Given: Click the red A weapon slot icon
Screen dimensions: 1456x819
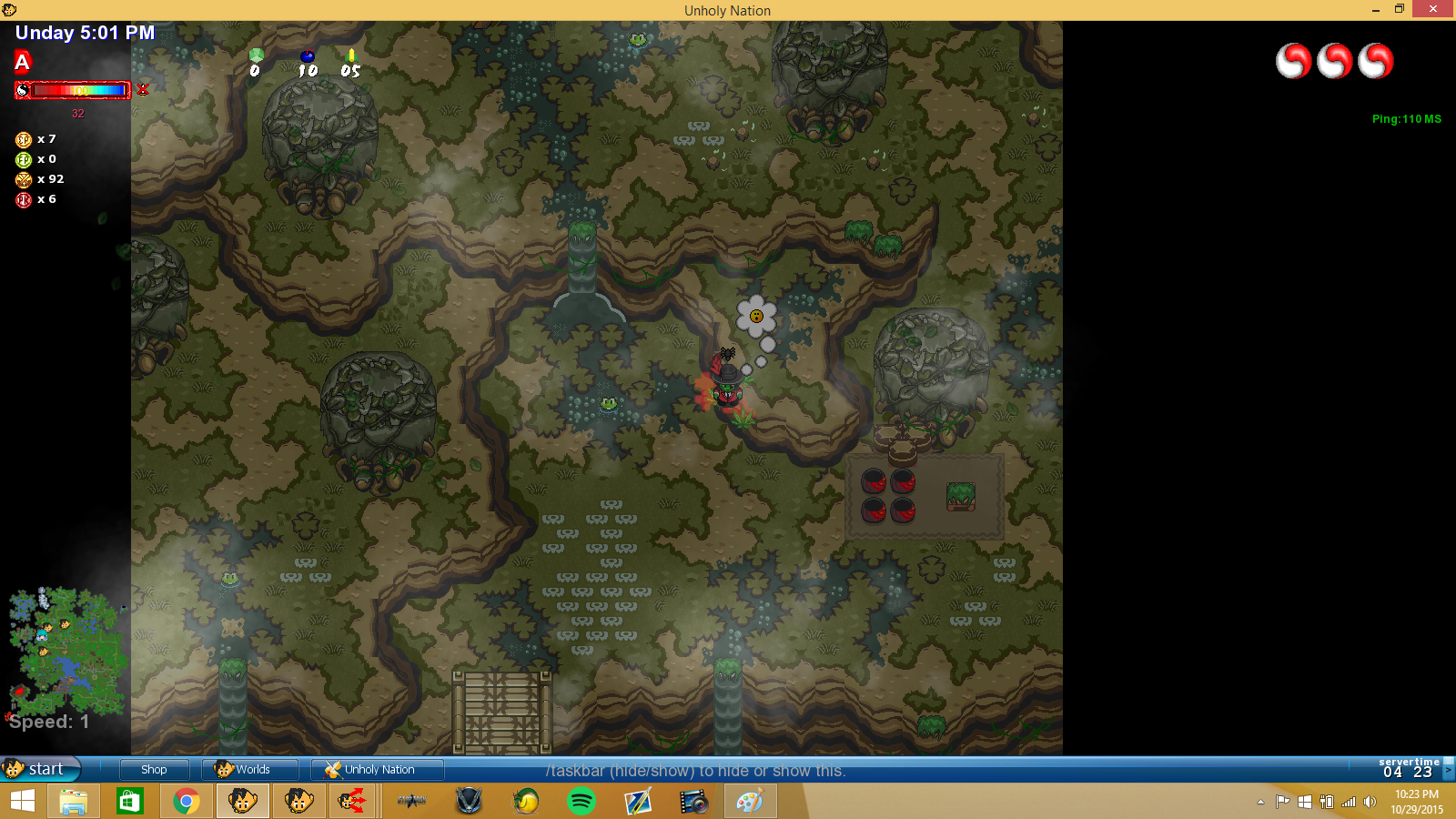Looking at the screenshot, I should point(23,62).
